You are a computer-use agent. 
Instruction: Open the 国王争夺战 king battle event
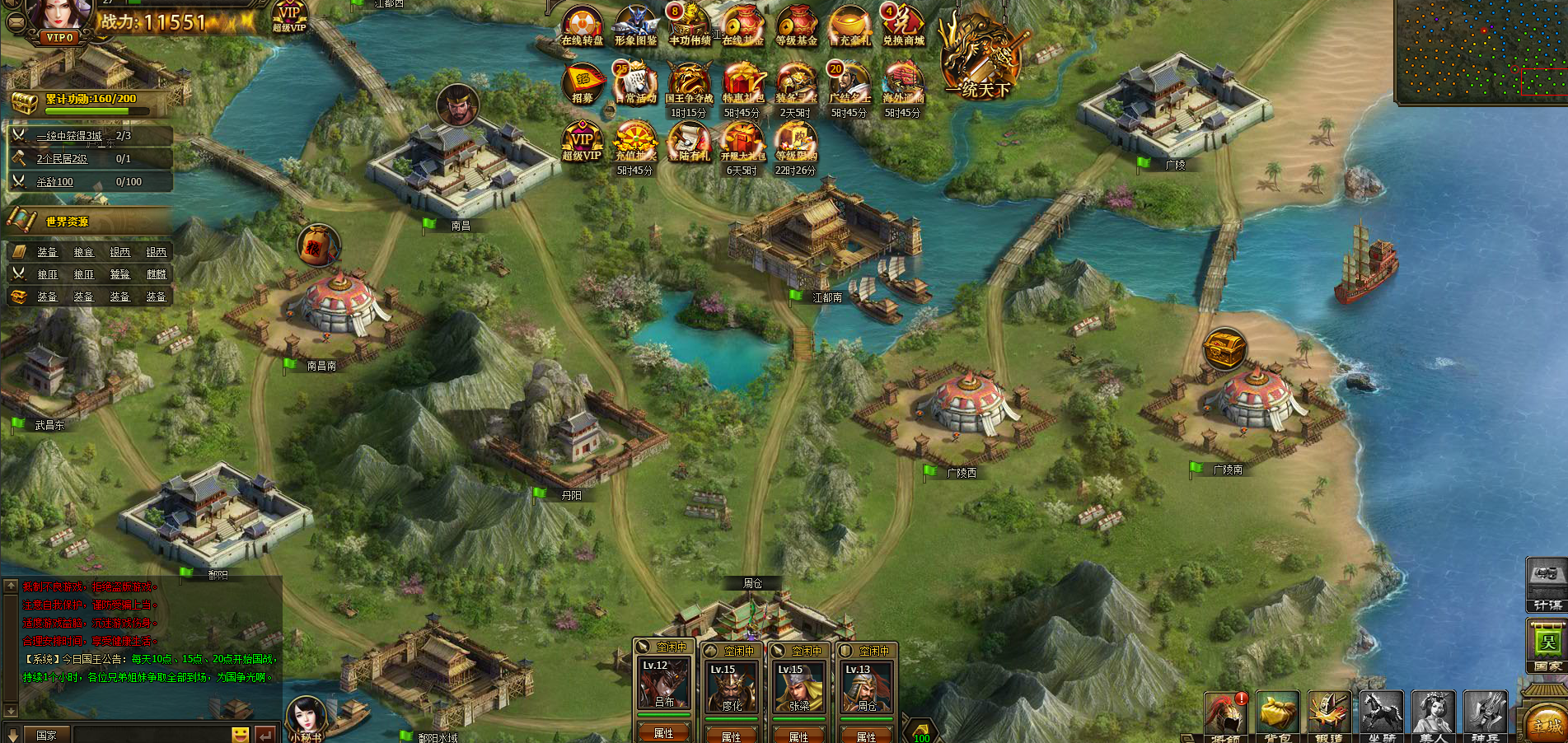[x=689, y=83]
